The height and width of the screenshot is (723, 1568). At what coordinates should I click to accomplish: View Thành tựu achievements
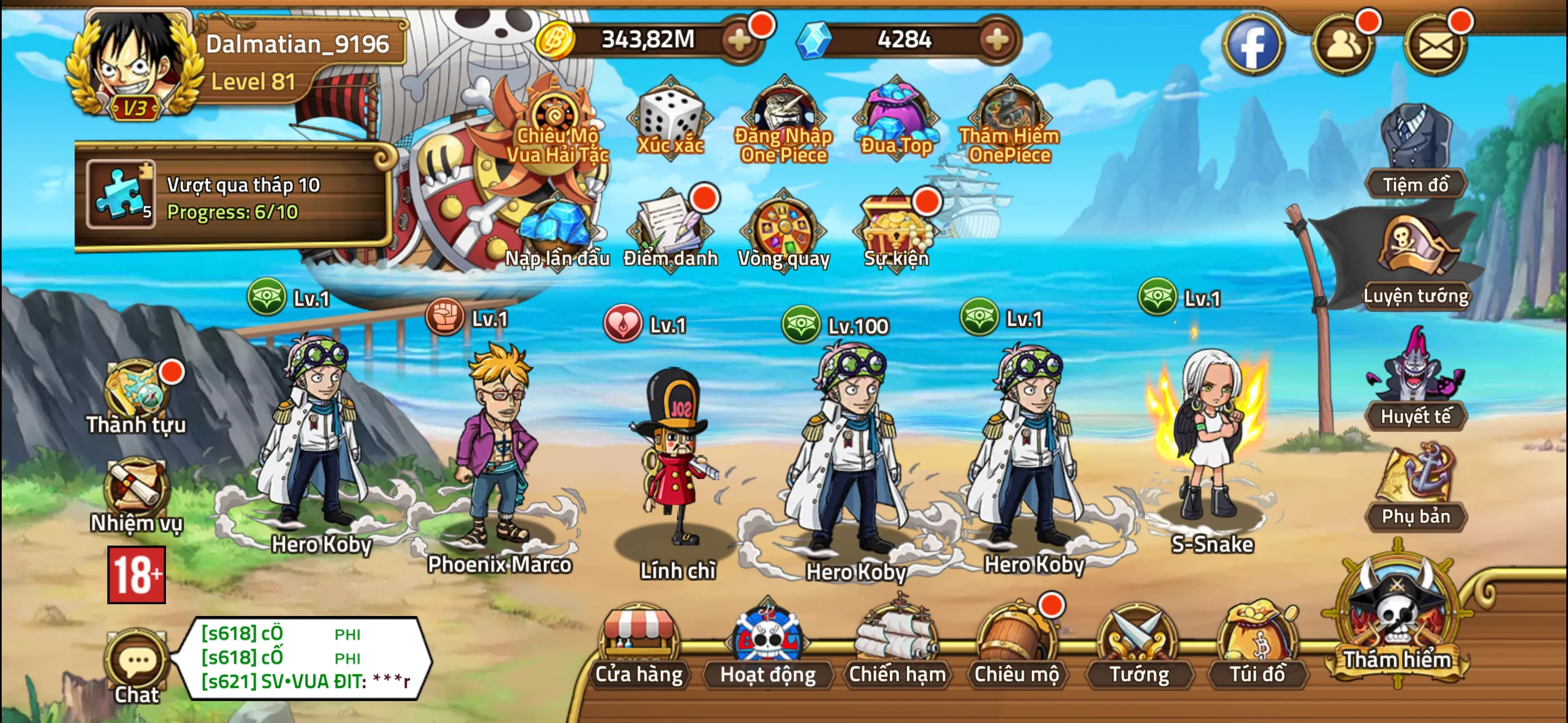pos(137,396)
